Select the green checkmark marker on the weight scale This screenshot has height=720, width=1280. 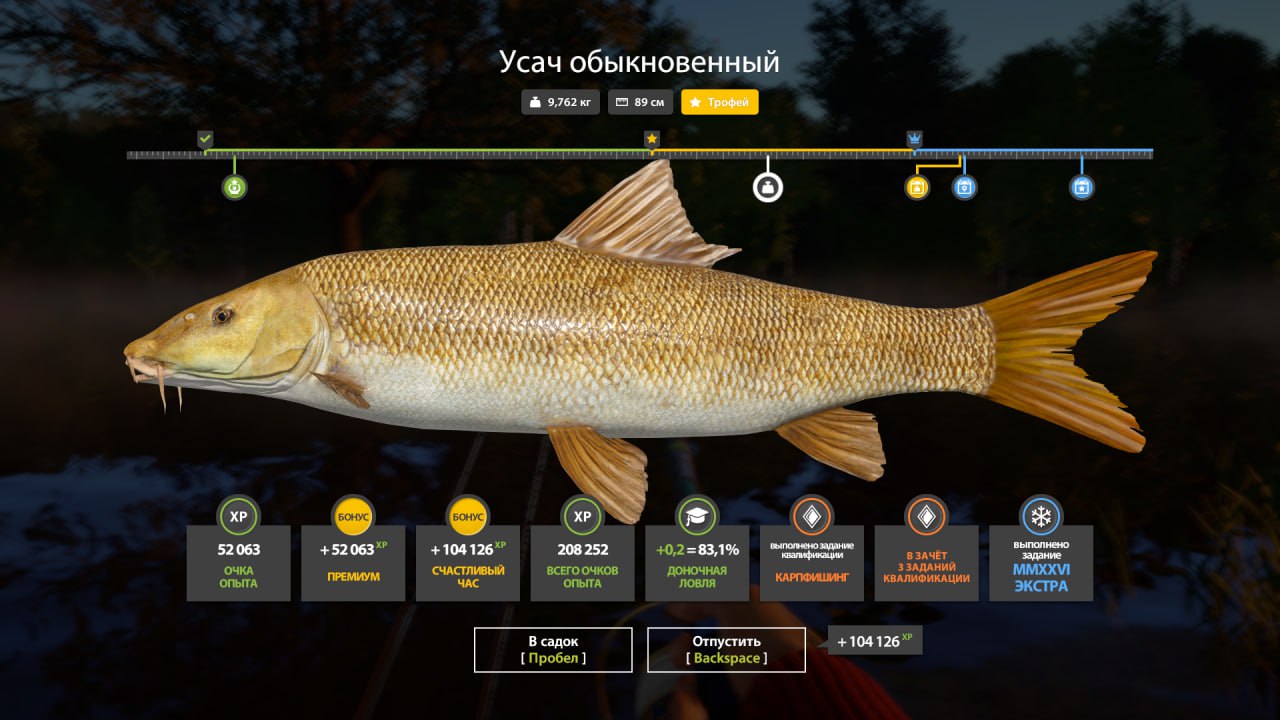pos(205,138)
